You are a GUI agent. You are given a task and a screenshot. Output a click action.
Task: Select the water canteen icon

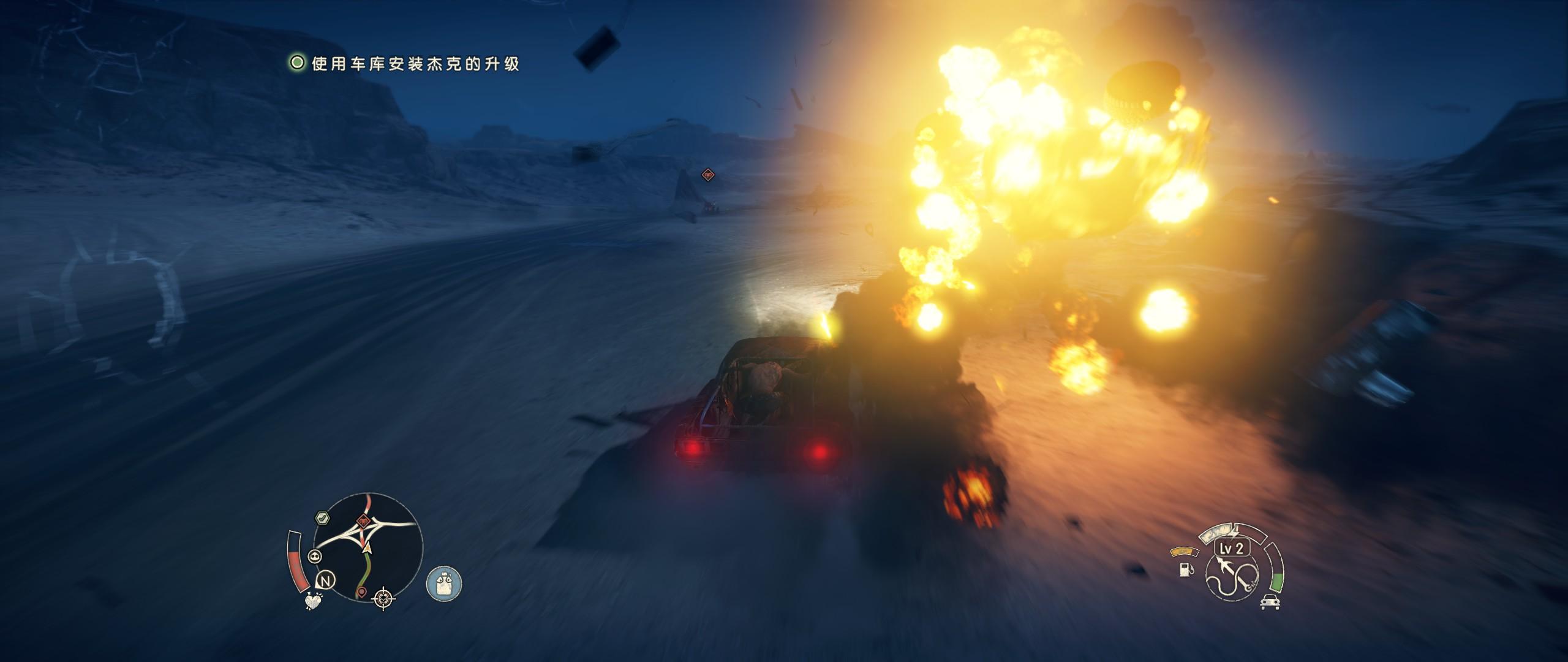443,582
